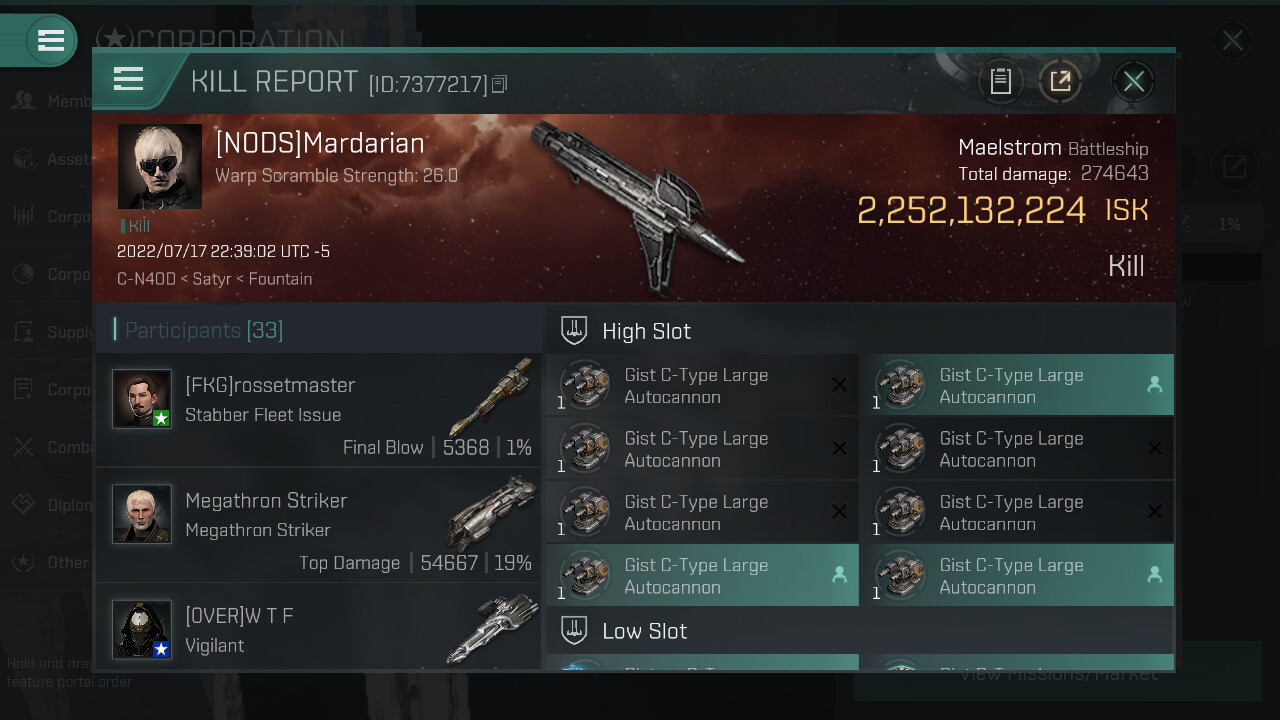Share the kill report via export icon
Viewport: 1280px width, 720px height.
click(x=1060, y=82)
